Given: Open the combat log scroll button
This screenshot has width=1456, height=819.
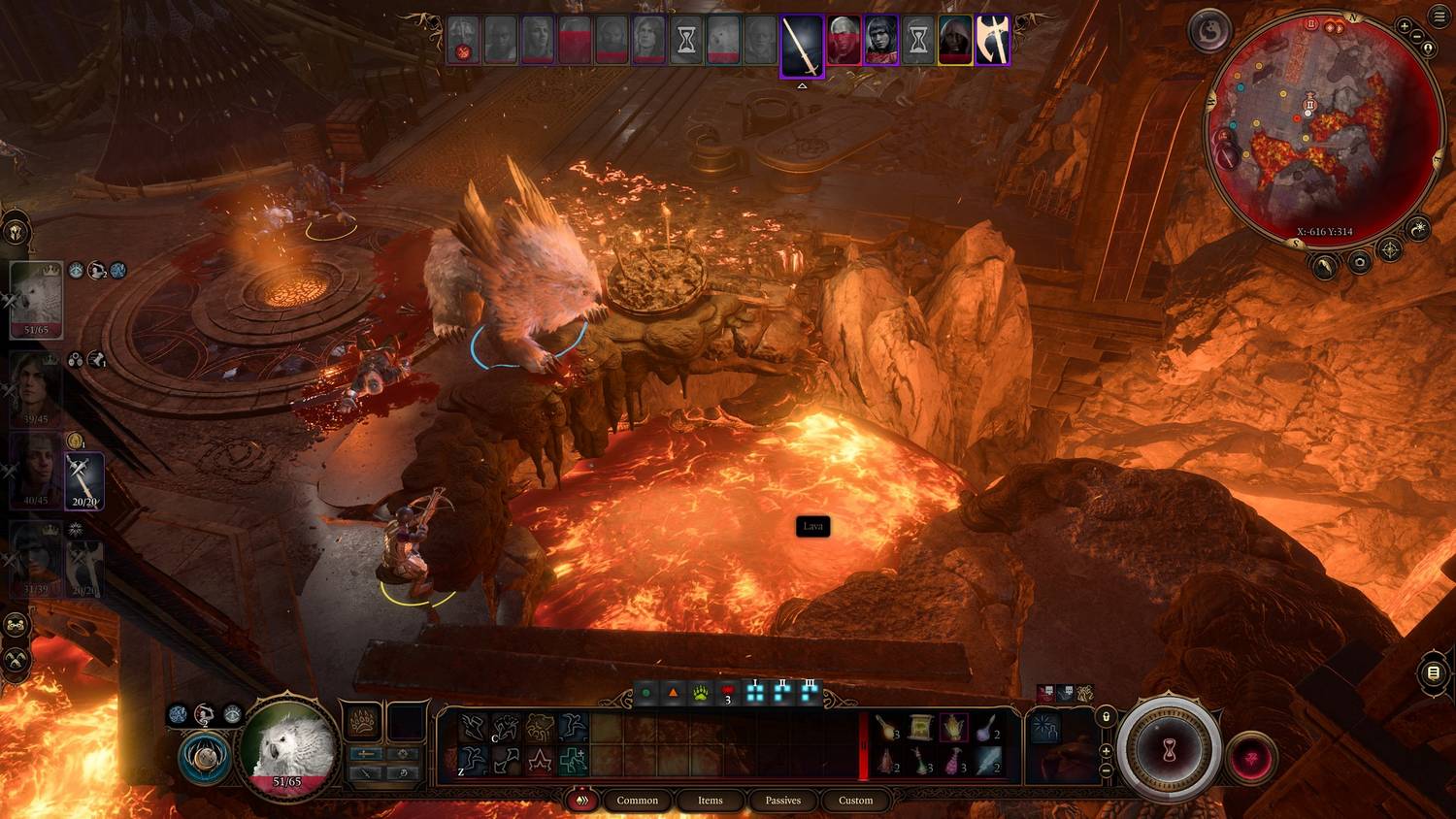Looking at the screenshot, I should (x=1434, y=672).
